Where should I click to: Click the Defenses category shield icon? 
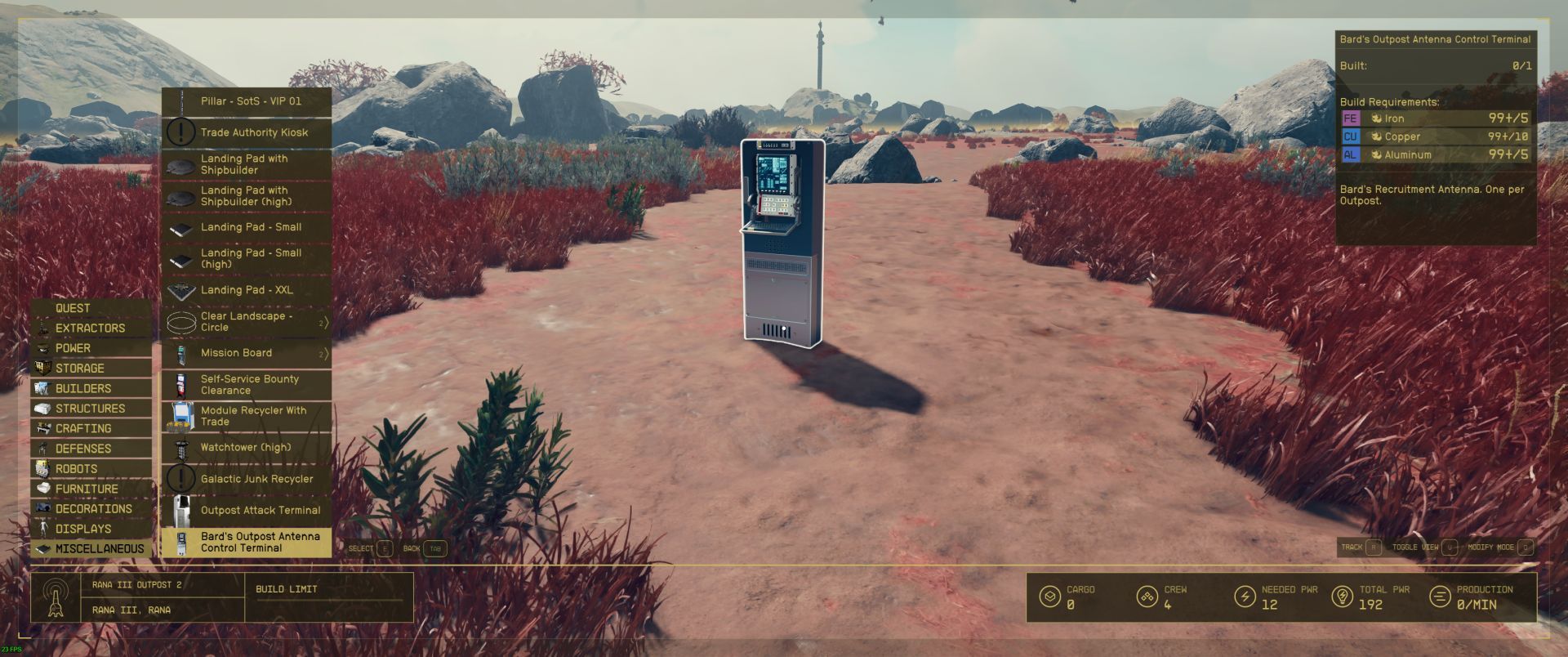[45, 449]
